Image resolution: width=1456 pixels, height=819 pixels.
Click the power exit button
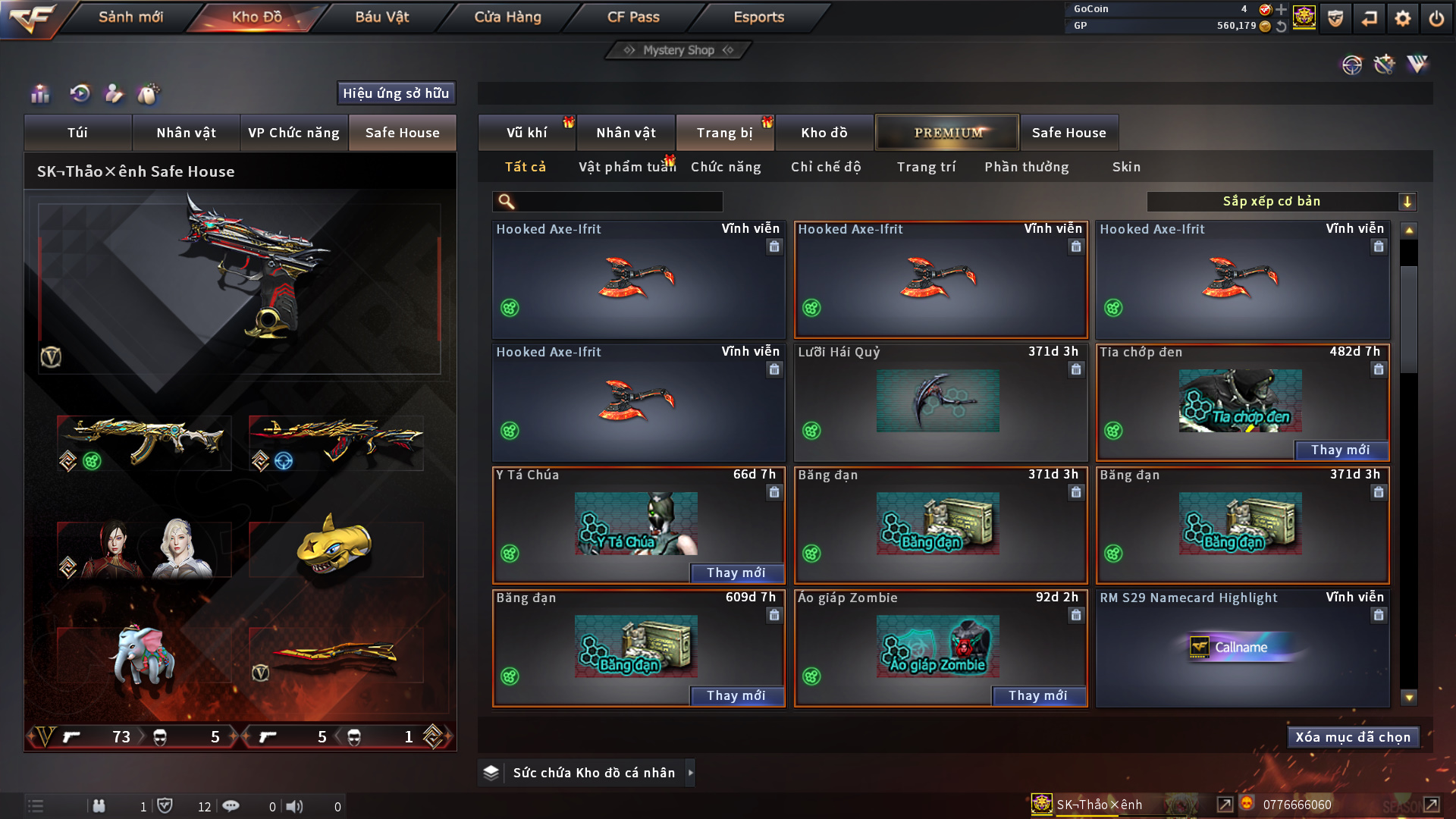(1436, 18)
